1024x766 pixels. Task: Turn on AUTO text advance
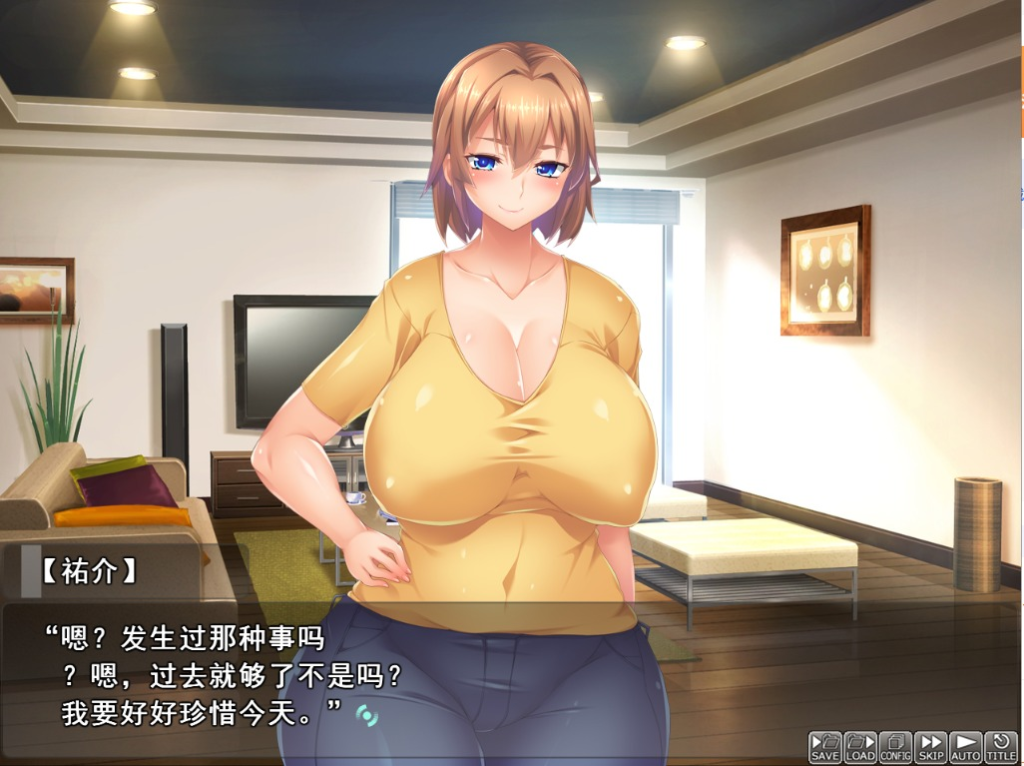pos(965,747)
